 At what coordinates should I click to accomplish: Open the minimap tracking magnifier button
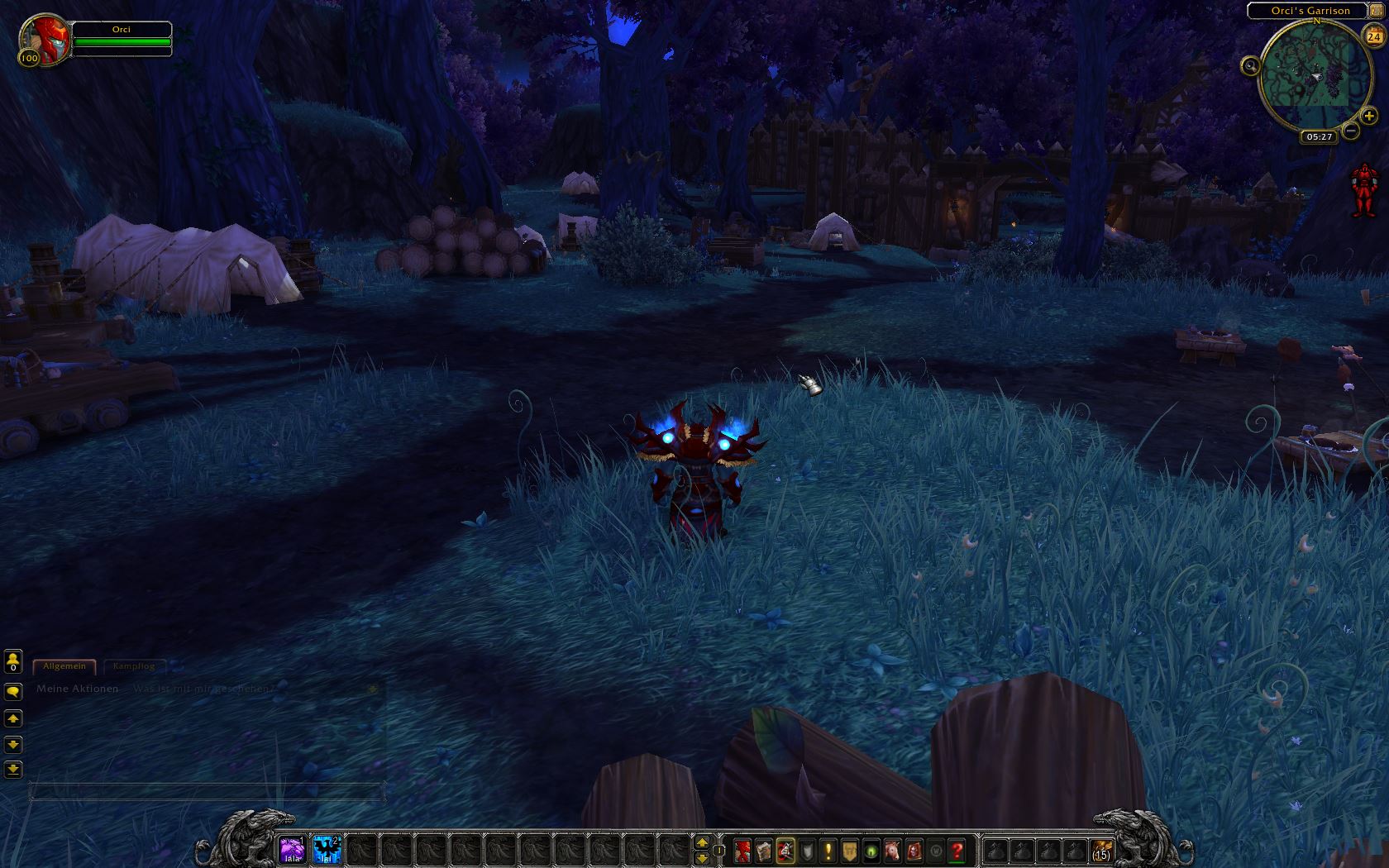(x=1250, y=65)
